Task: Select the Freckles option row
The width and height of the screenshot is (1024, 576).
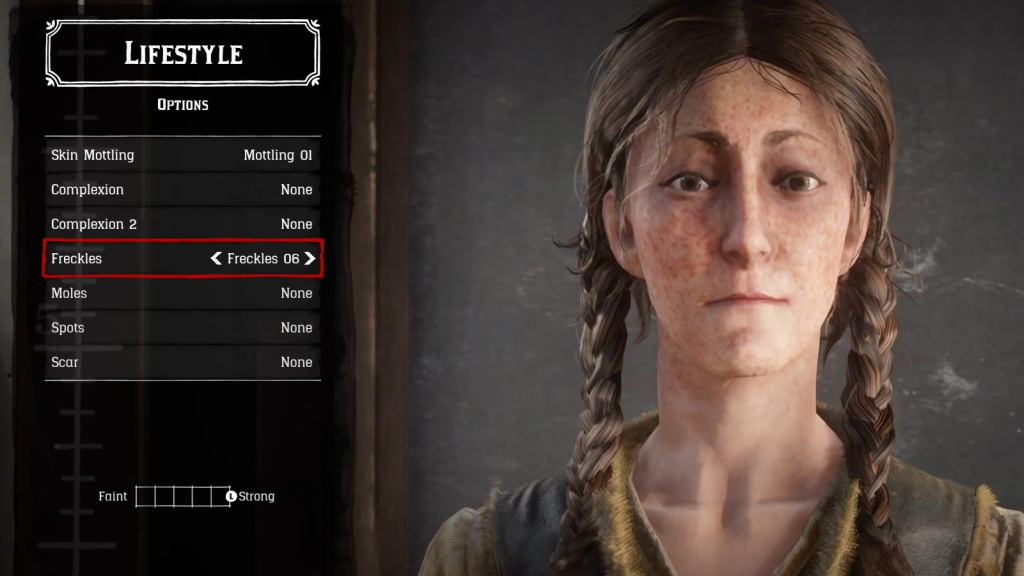Action: [x=130, y=259]
